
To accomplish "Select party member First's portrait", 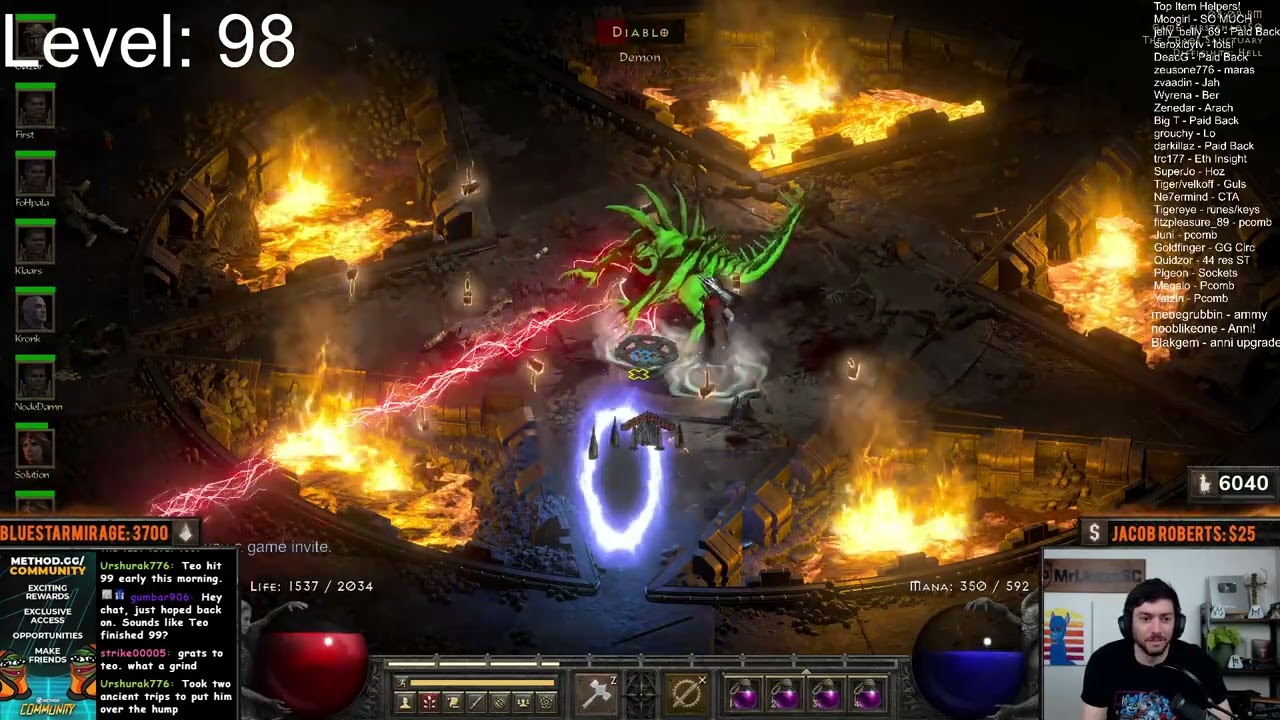I will click(x=35, y=107).
